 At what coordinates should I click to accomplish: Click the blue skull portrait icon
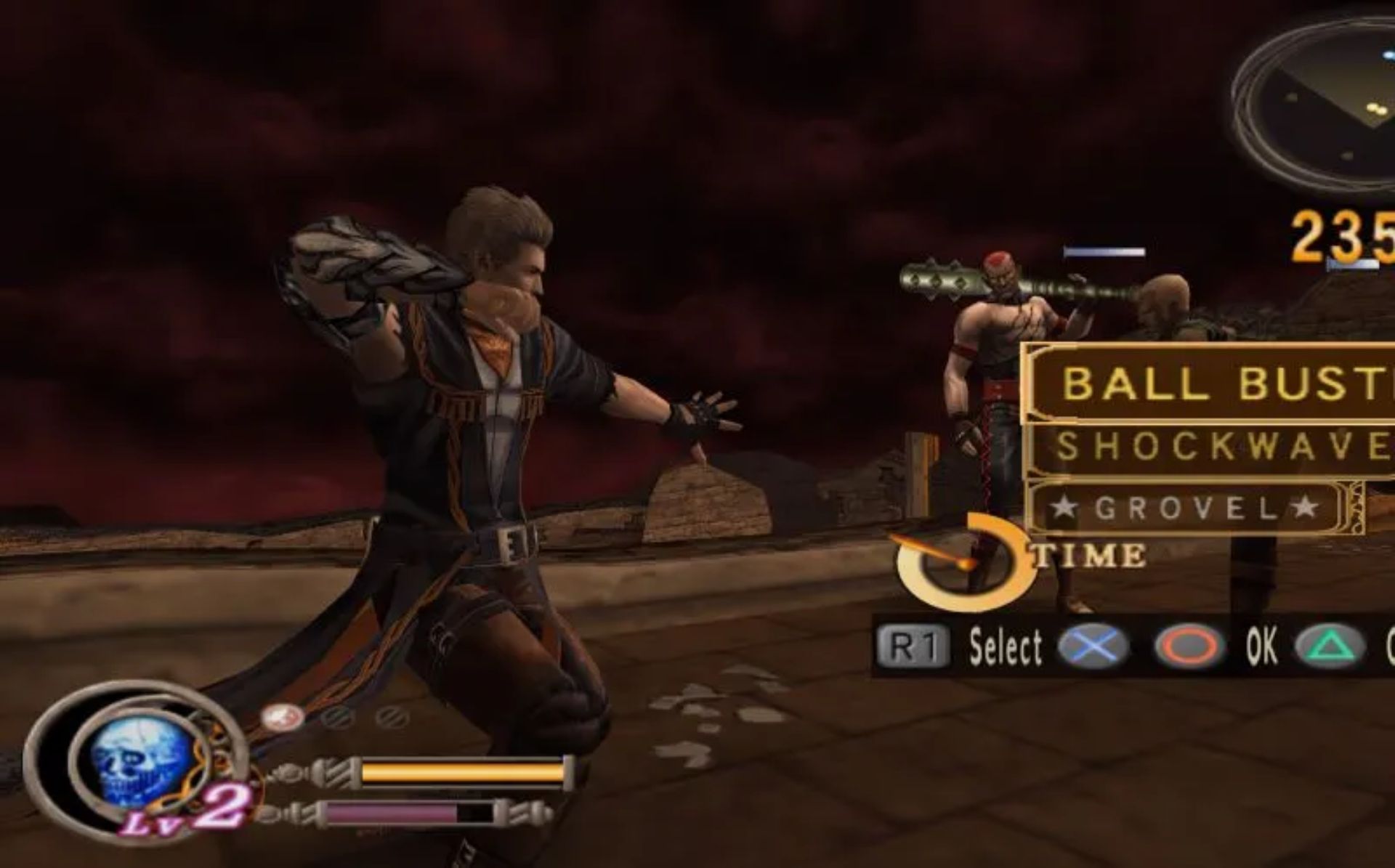pos(140,767)
